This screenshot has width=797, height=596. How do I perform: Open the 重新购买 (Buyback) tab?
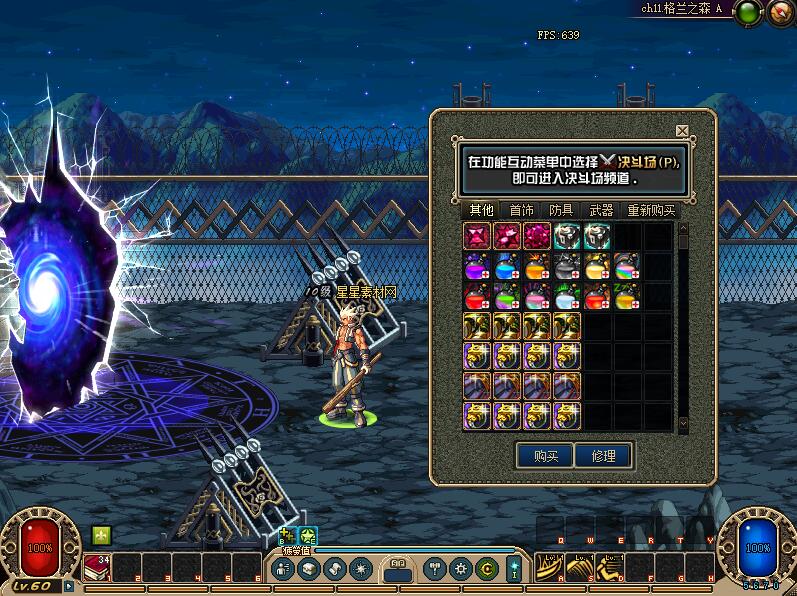tap(651, 210)
